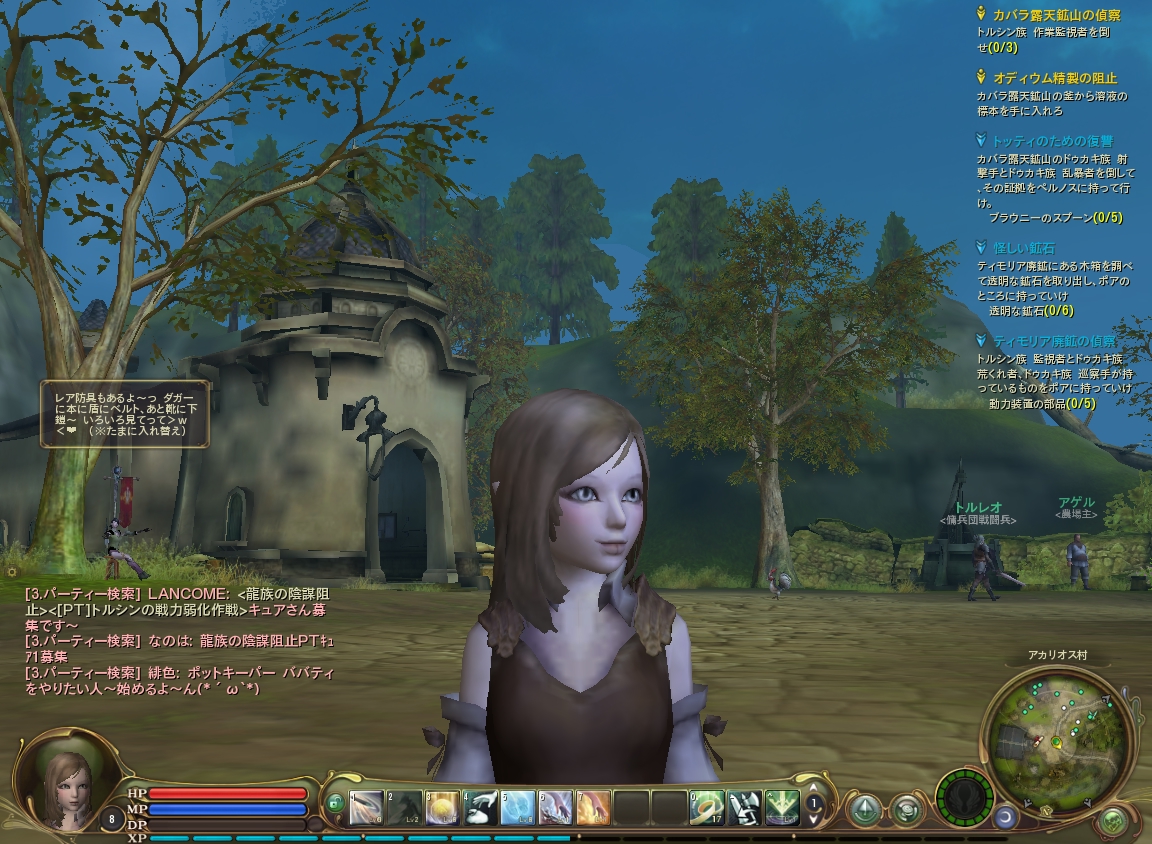This screenshot has width=1152, height=844.
Task: Activate the green downward arrow skill
Action: pos(782,807)
